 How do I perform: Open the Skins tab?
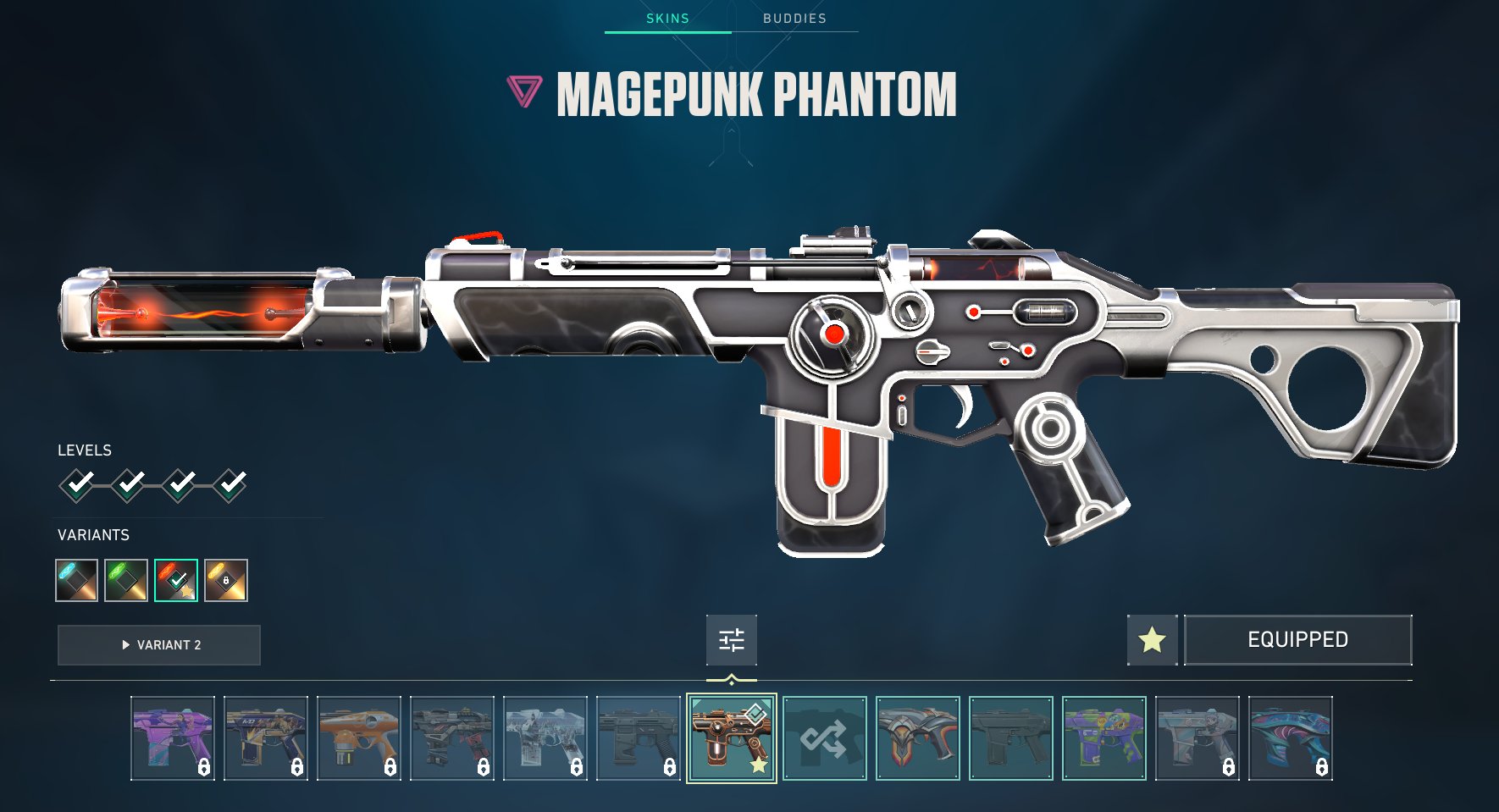[667, 19]
